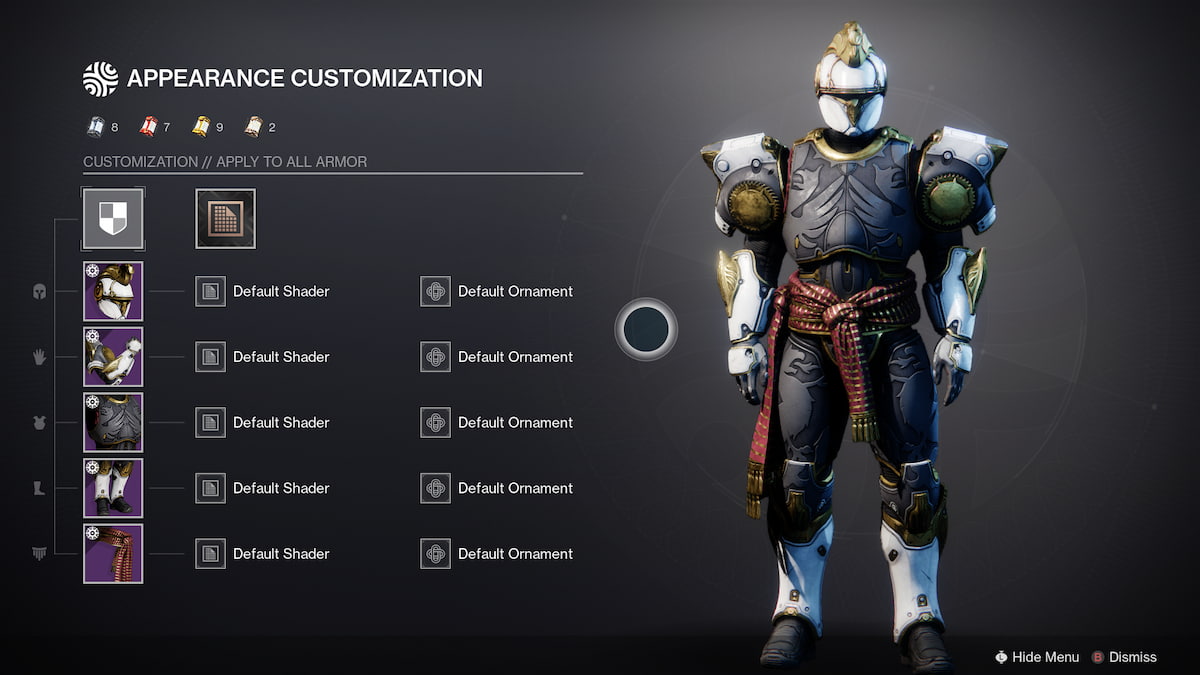Select the chest armor thumbnail
The image size is (1200, 675).
tap(113, 422)
